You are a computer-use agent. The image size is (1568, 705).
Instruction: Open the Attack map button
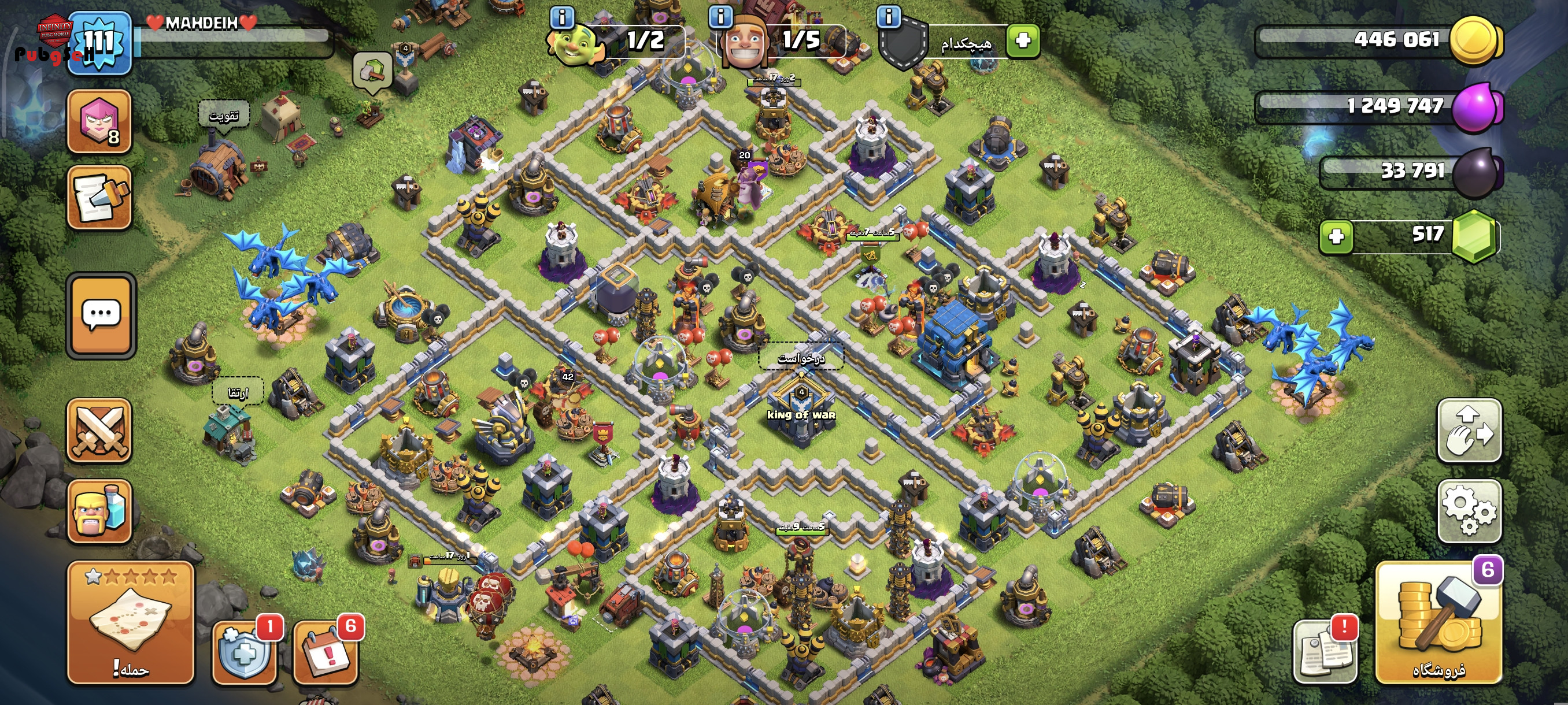tap(130, 622)
